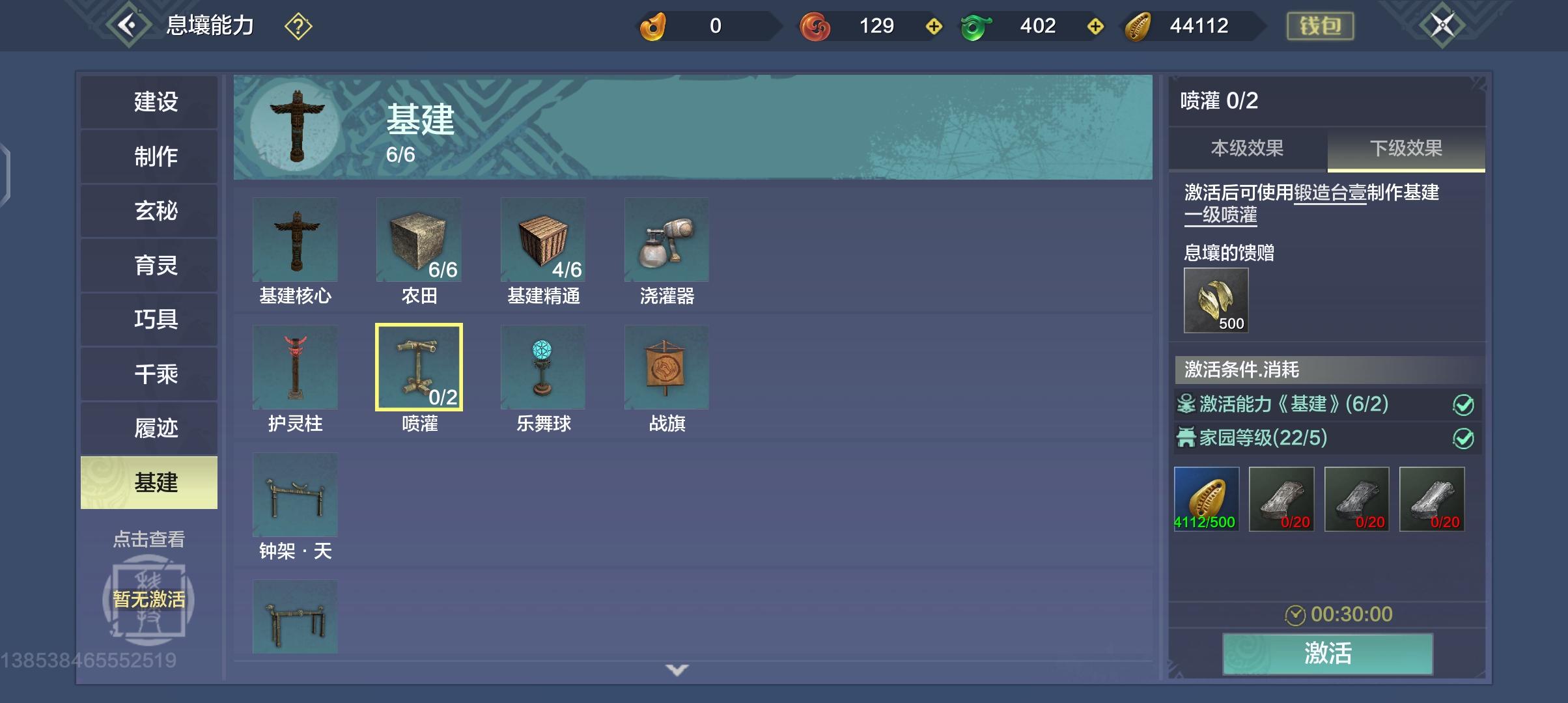Open the 帮助 question mark icon by title

299,26
